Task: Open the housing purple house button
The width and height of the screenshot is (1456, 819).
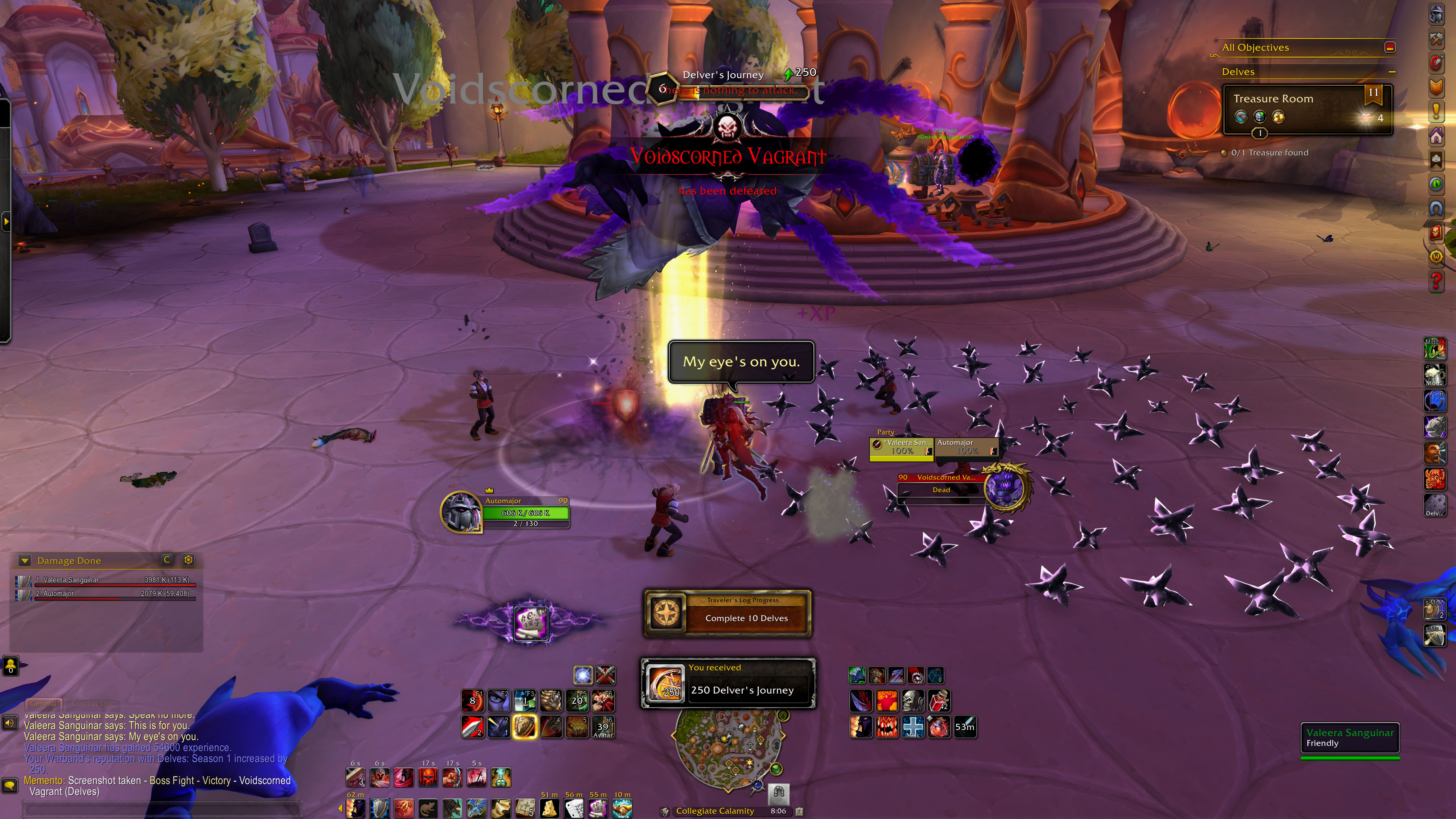Action: 1436,136
